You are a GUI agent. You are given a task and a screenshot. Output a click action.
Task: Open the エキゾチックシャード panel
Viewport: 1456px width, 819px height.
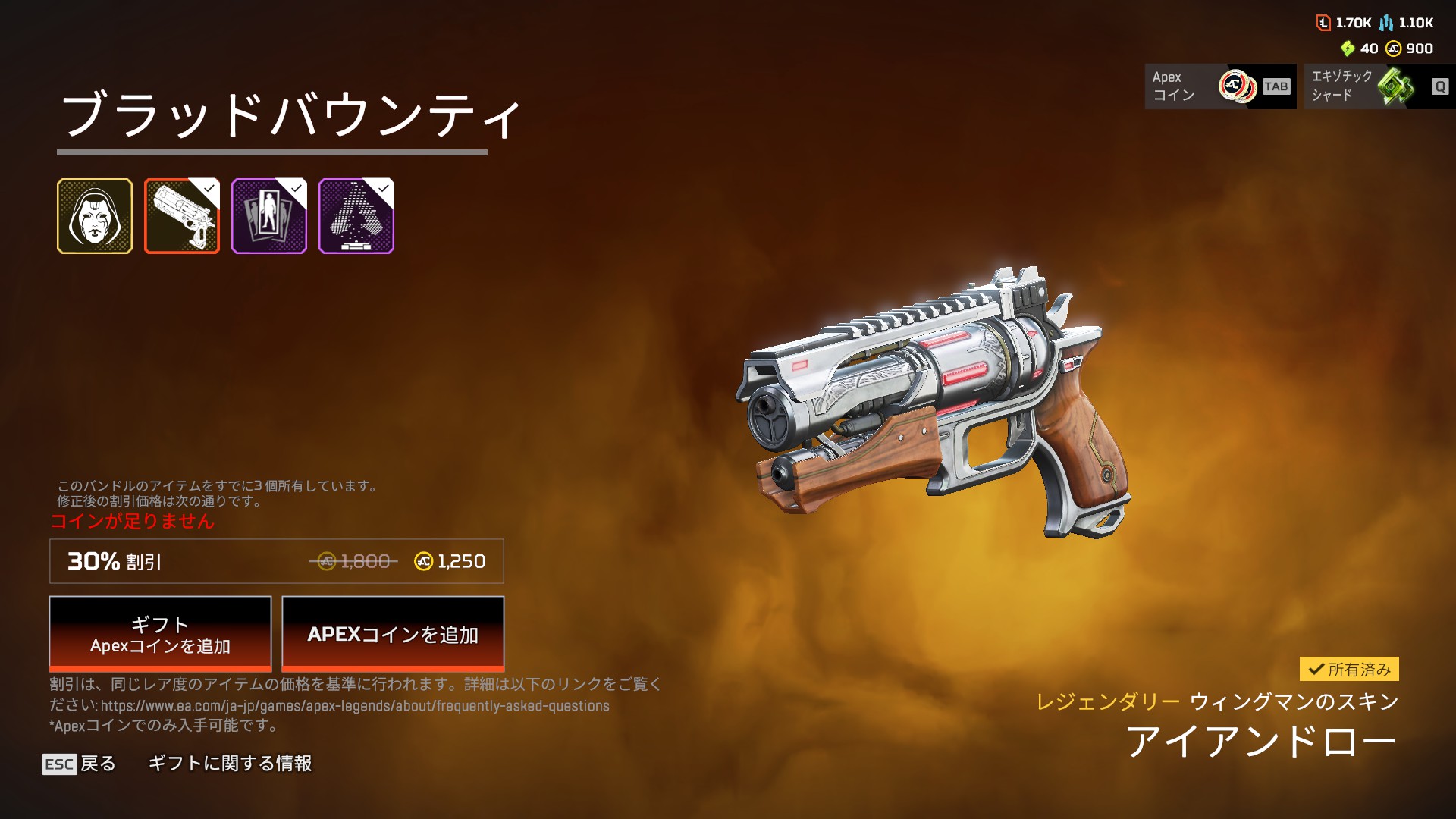[1379, 86]
